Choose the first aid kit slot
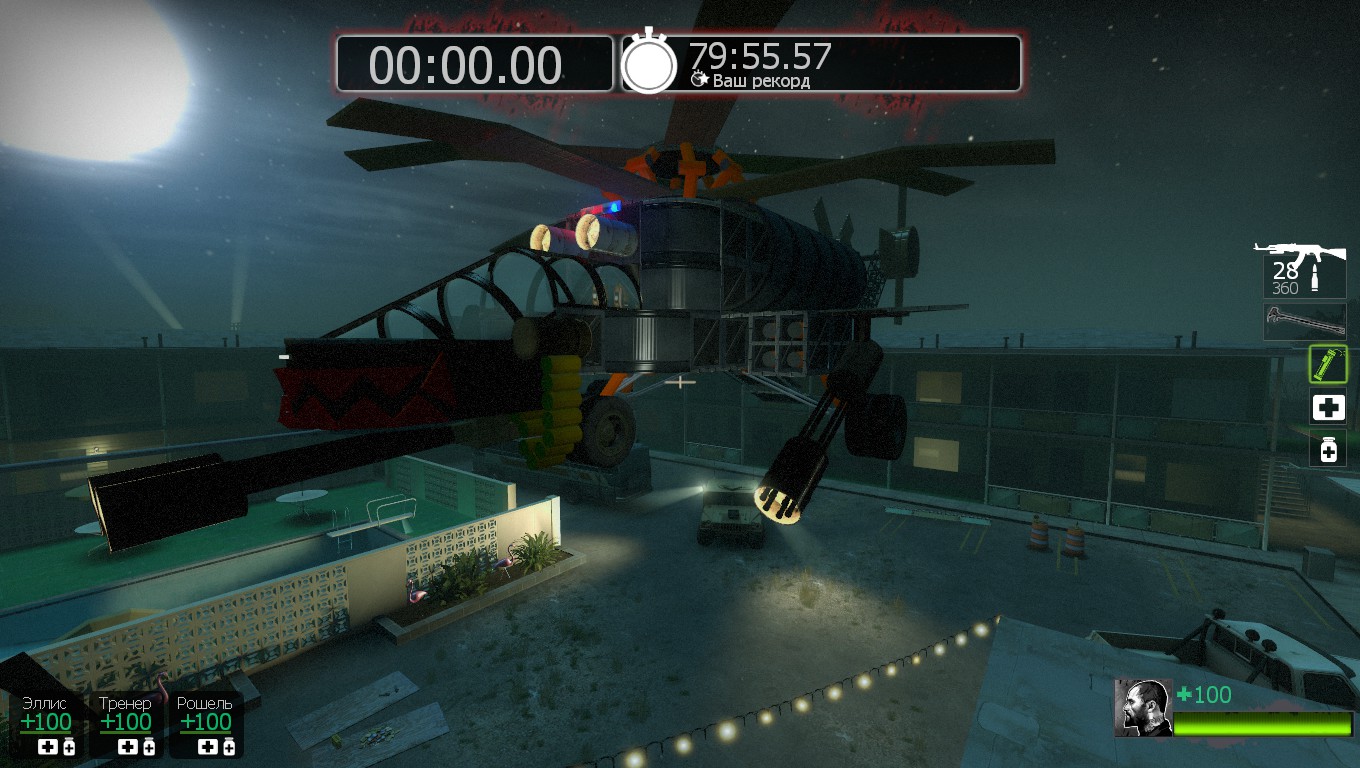 (1328, 407)
